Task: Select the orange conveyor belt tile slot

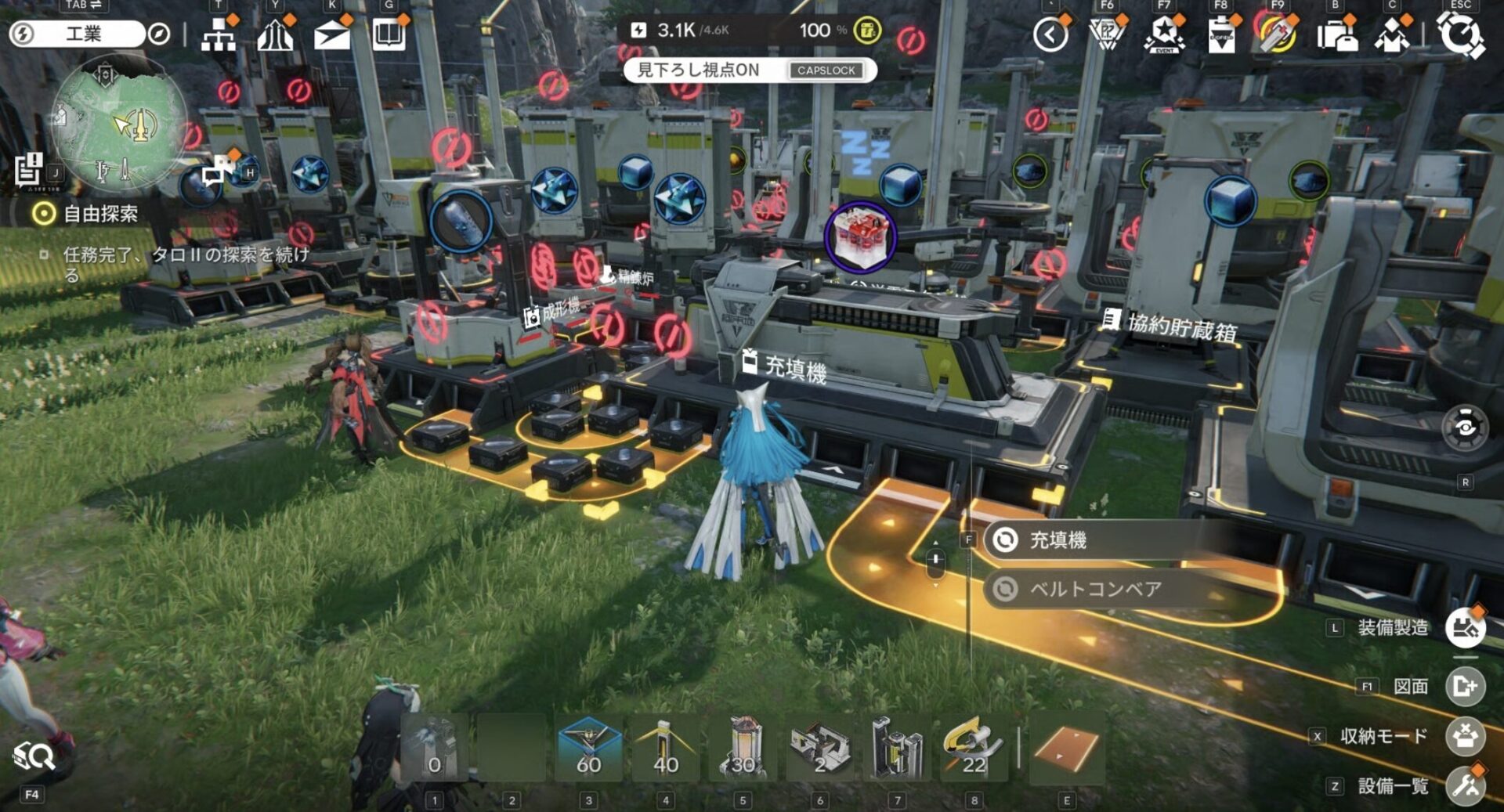Action: click(1066, 748)
